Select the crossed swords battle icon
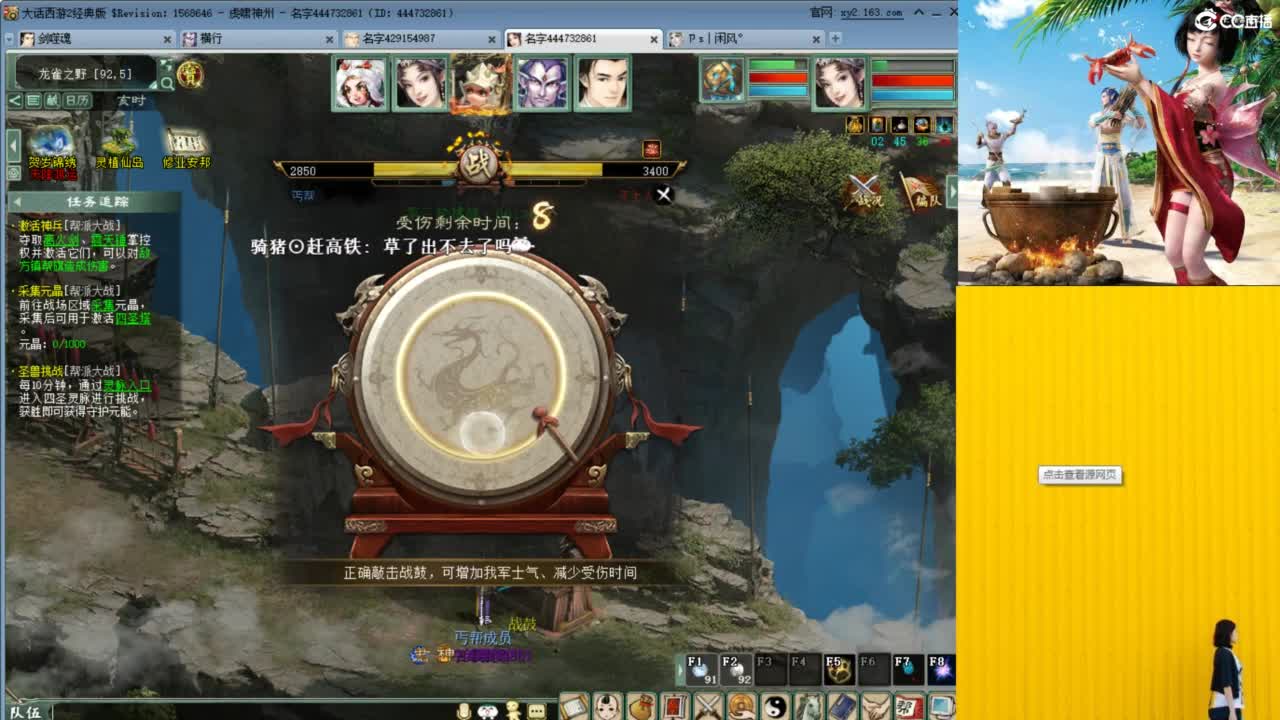The width and height of the screenshot is (1280, 720). tap(707, 705)
